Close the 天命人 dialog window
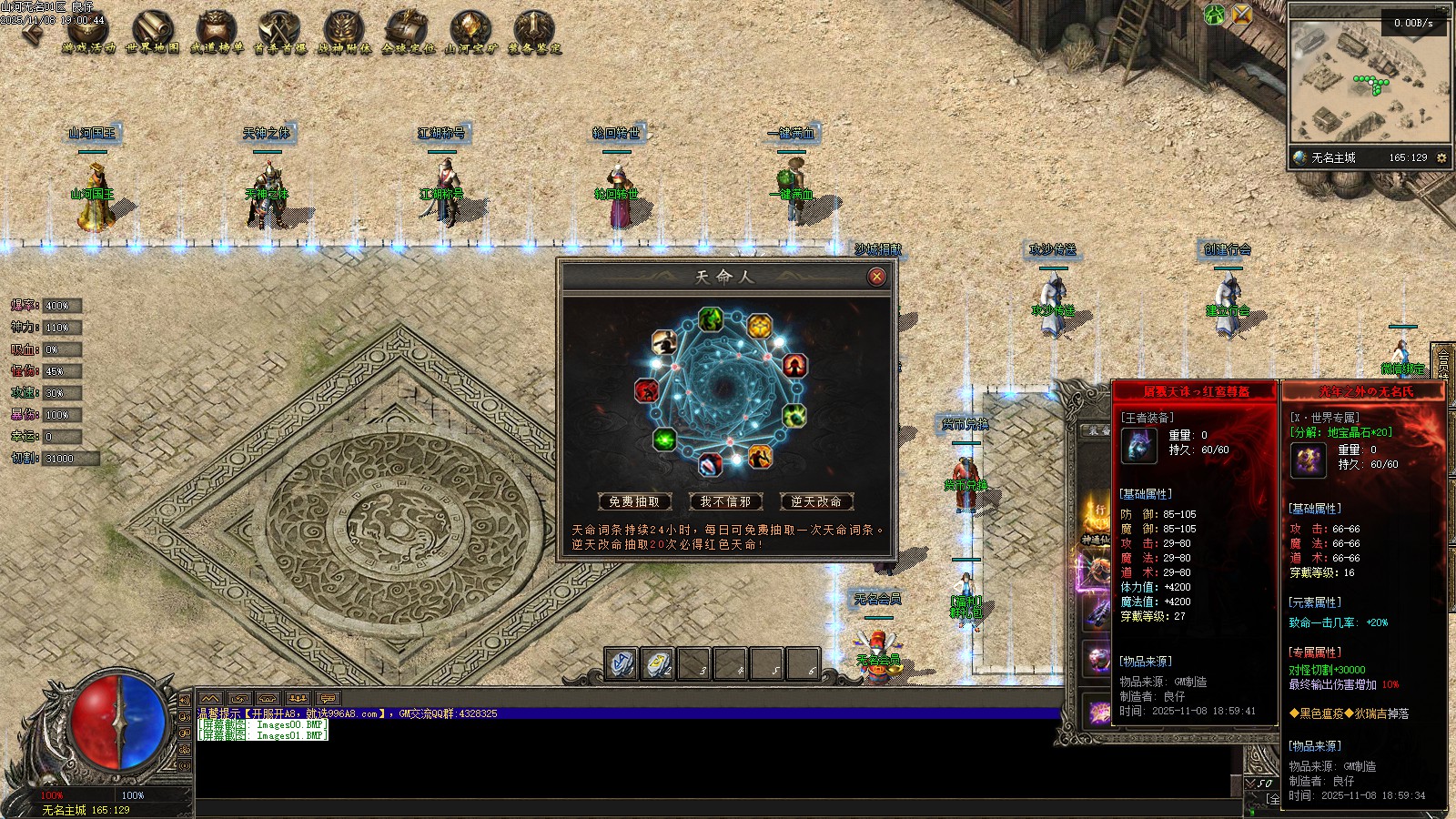 [876, 277]
